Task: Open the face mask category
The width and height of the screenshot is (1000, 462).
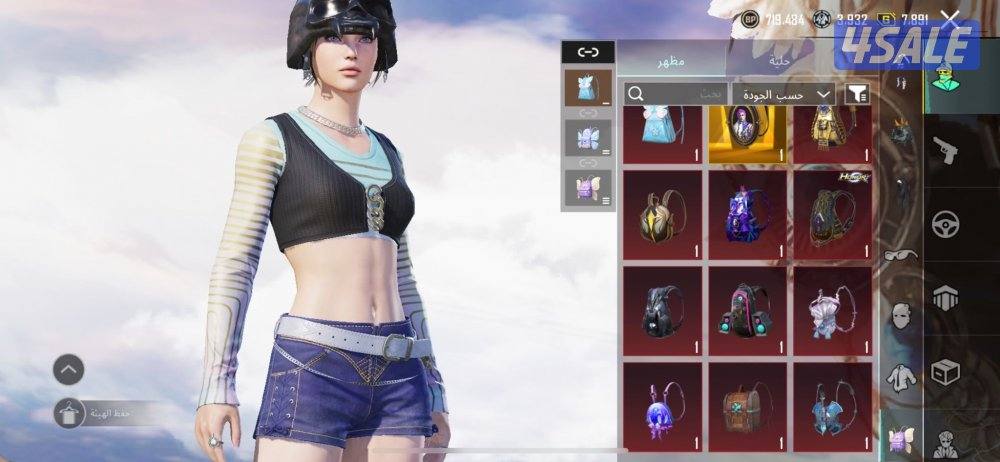Action: pos(902,316)
